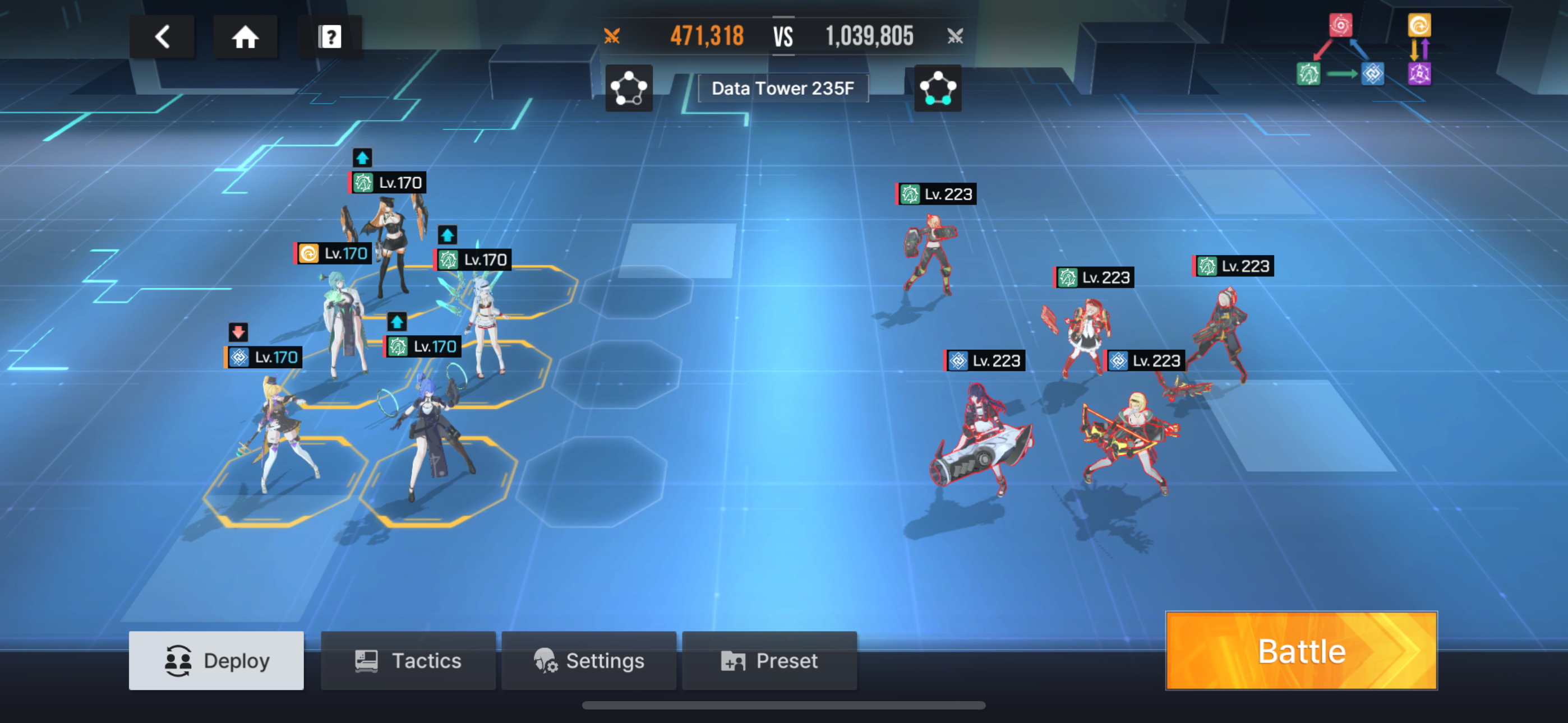The image size is (1568, 723).
Task: Show the element advantage chart
Action: point(1364,50)
